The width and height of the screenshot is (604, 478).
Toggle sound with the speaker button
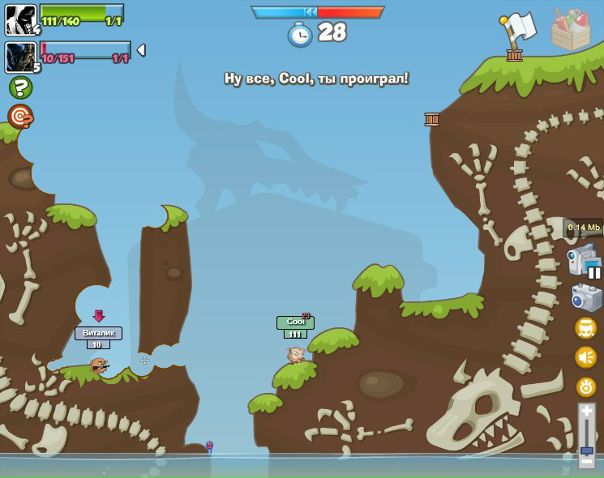(586, 356)
